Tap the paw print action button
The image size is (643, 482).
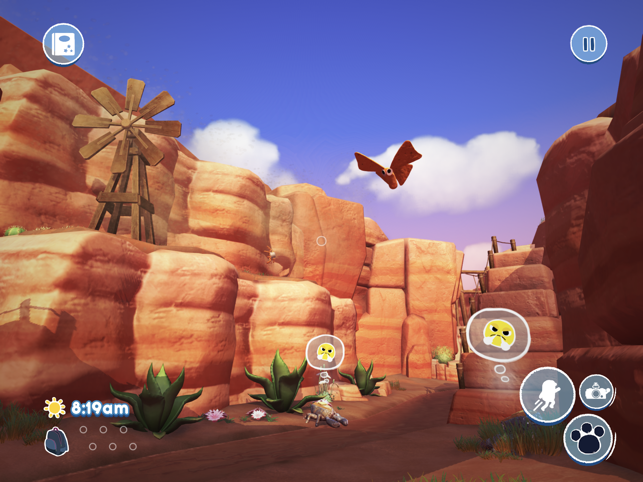tap(588, 438)
